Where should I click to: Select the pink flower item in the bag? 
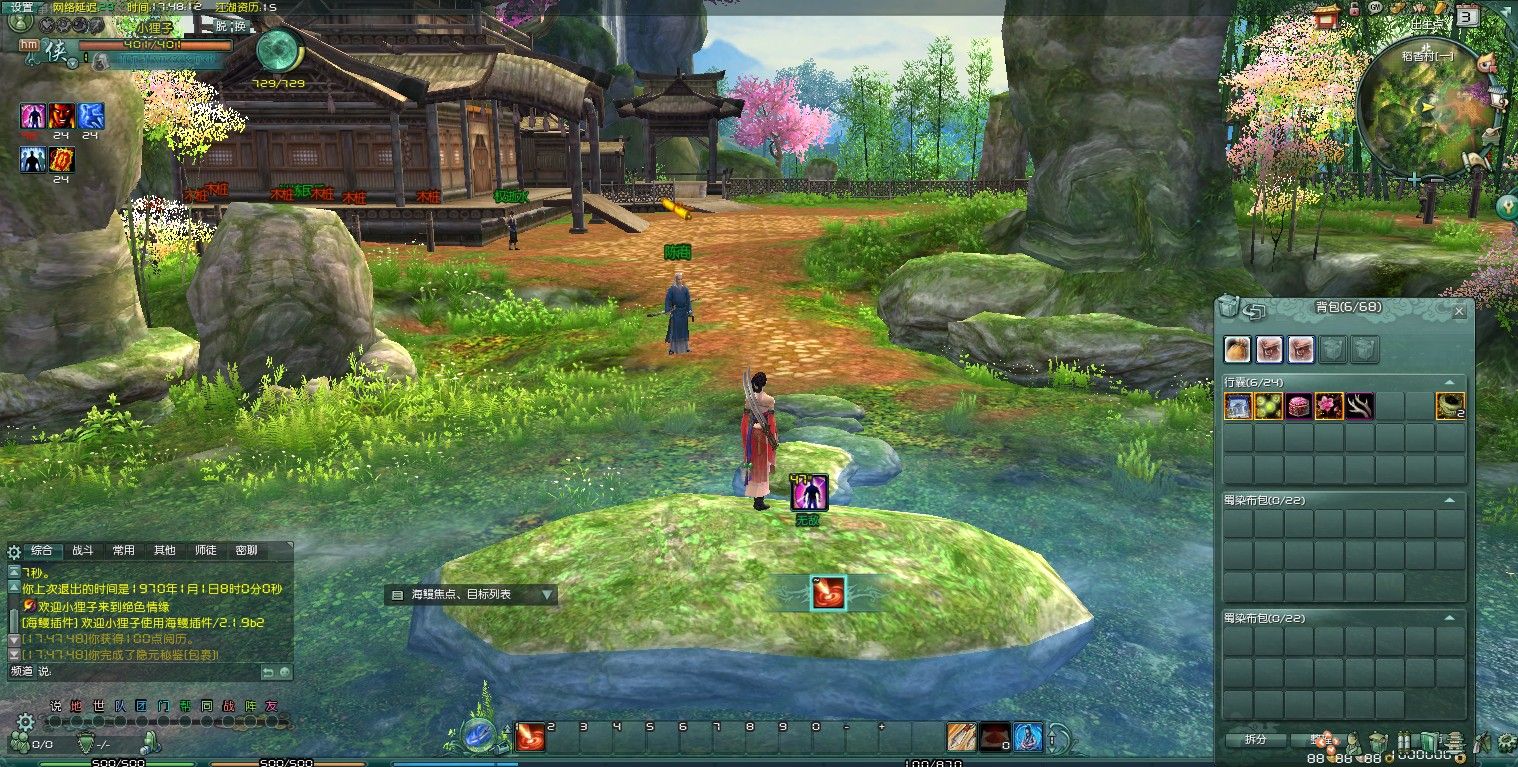(1328, 406)
